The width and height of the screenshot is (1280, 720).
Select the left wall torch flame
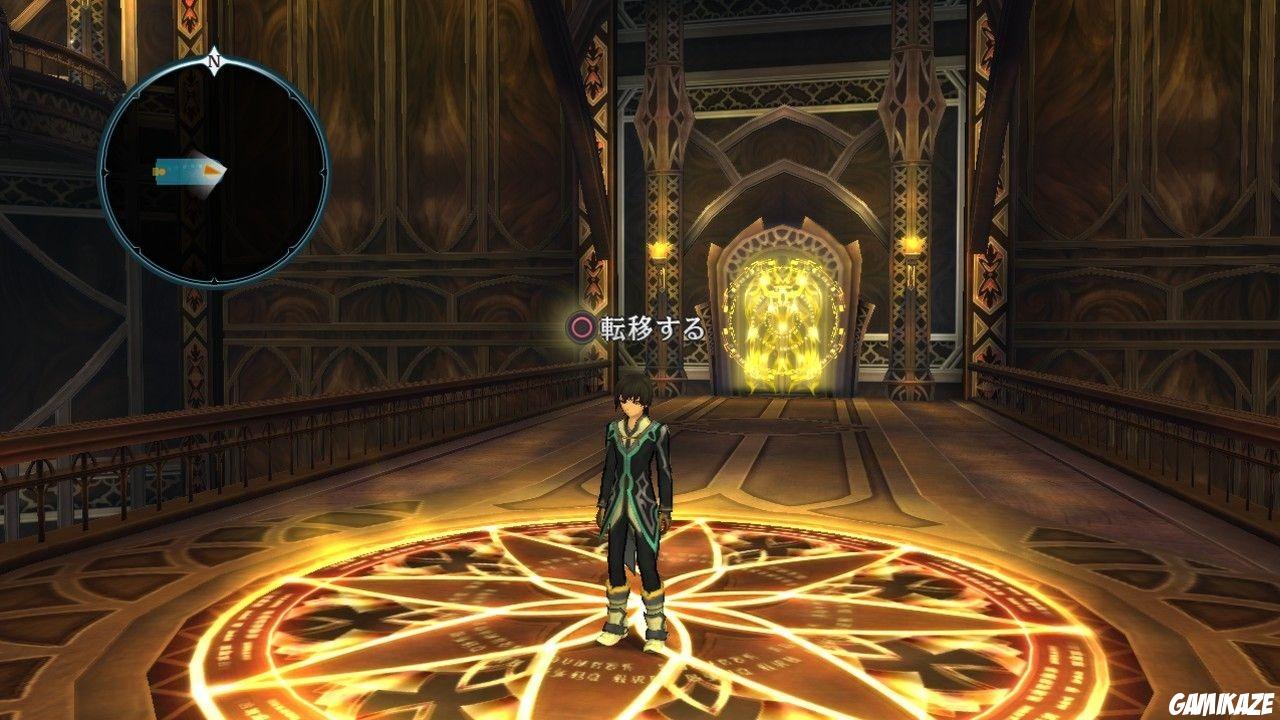[x=659, y=250]
